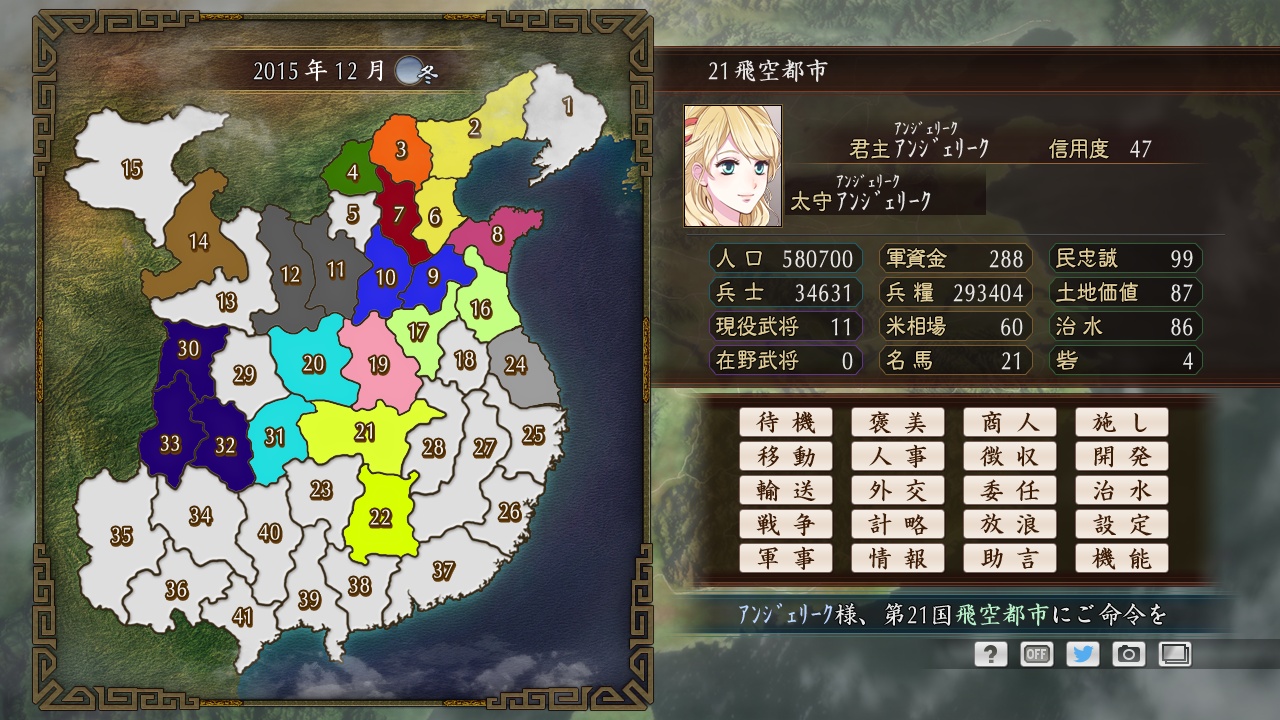Open the 情報 (Information) command
The height and width of the screenshot is (720, 1280).
coord(898,558)
